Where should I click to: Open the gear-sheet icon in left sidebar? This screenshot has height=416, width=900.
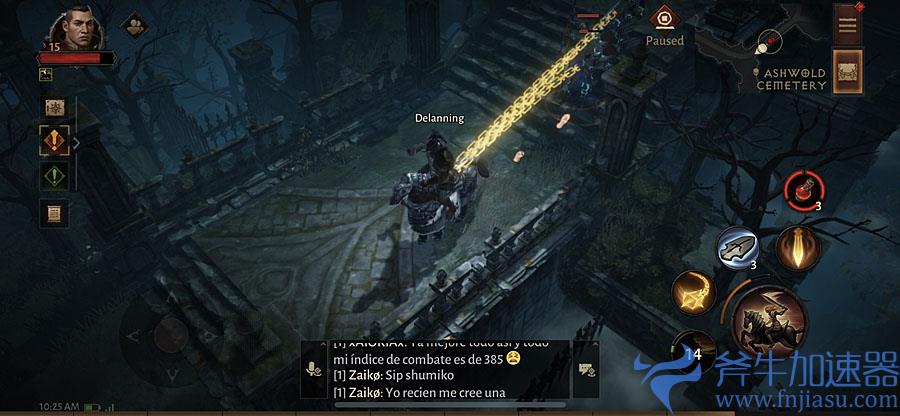(x=53, y=107)
